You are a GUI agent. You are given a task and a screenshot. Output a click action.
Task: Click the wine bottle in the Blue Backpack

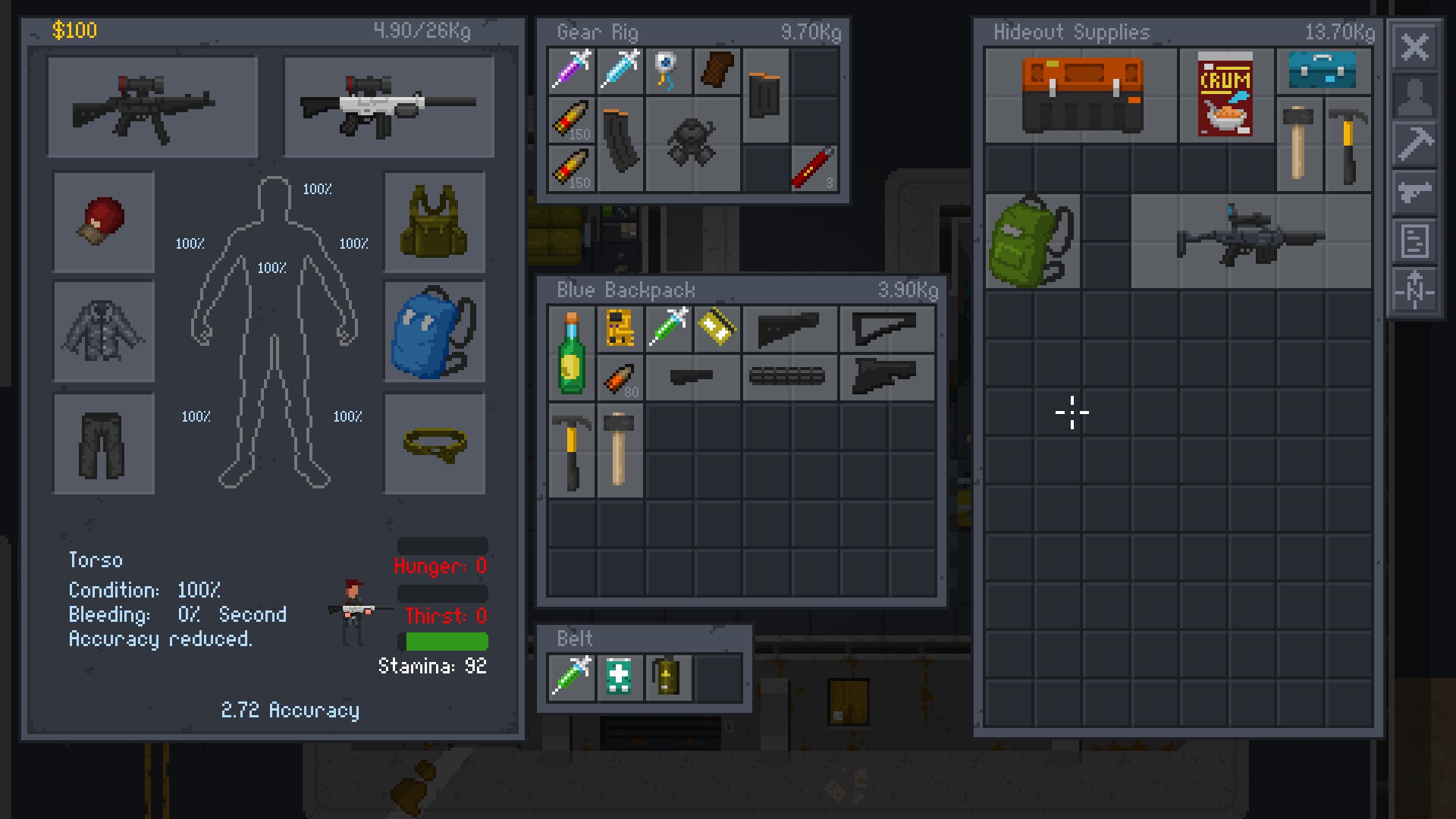pos(571,353)
